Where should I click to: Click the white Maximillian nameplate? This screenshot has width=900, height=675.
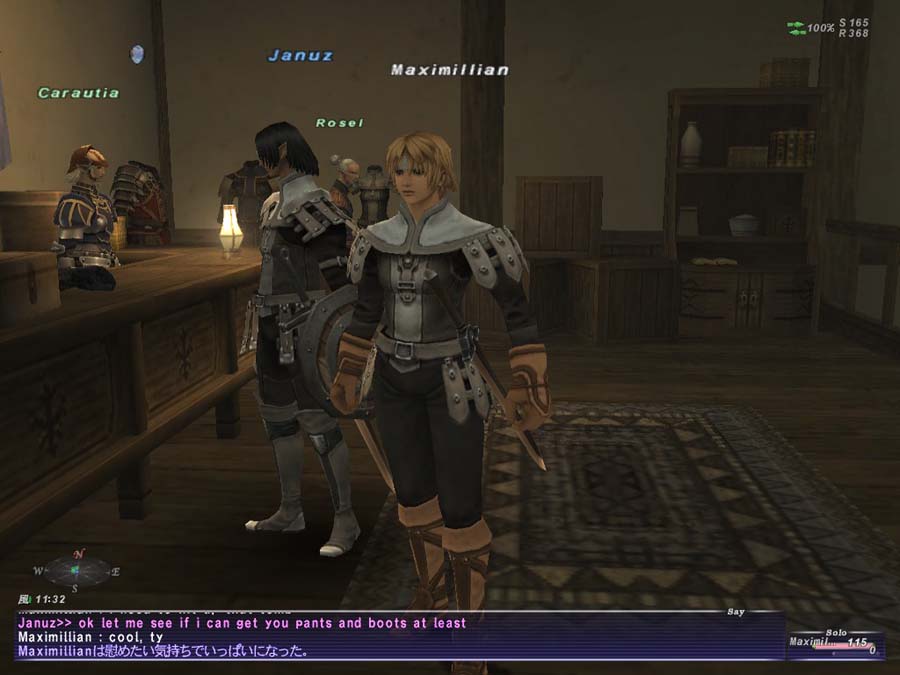pyautogui.click(x=450, y=70)
